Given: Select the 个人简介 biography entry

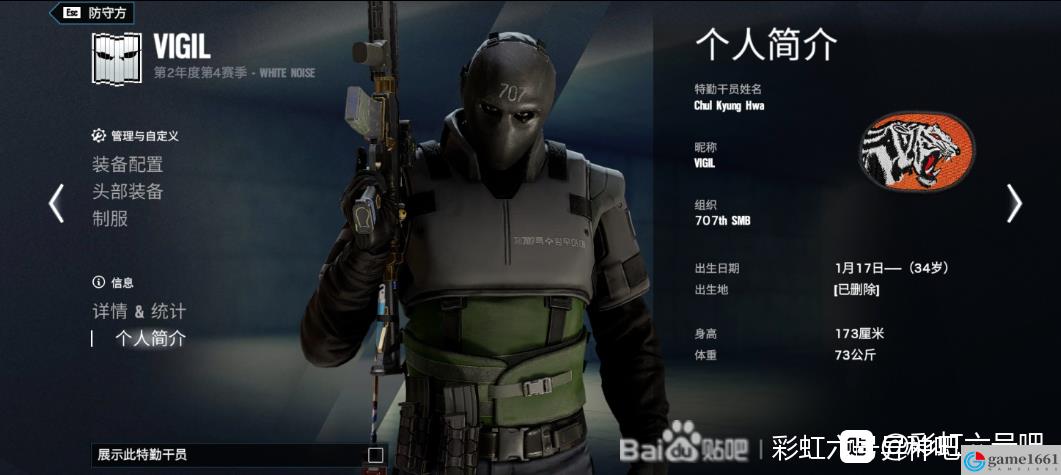Looking at the screenshot, I should click(x=150, y=338).
